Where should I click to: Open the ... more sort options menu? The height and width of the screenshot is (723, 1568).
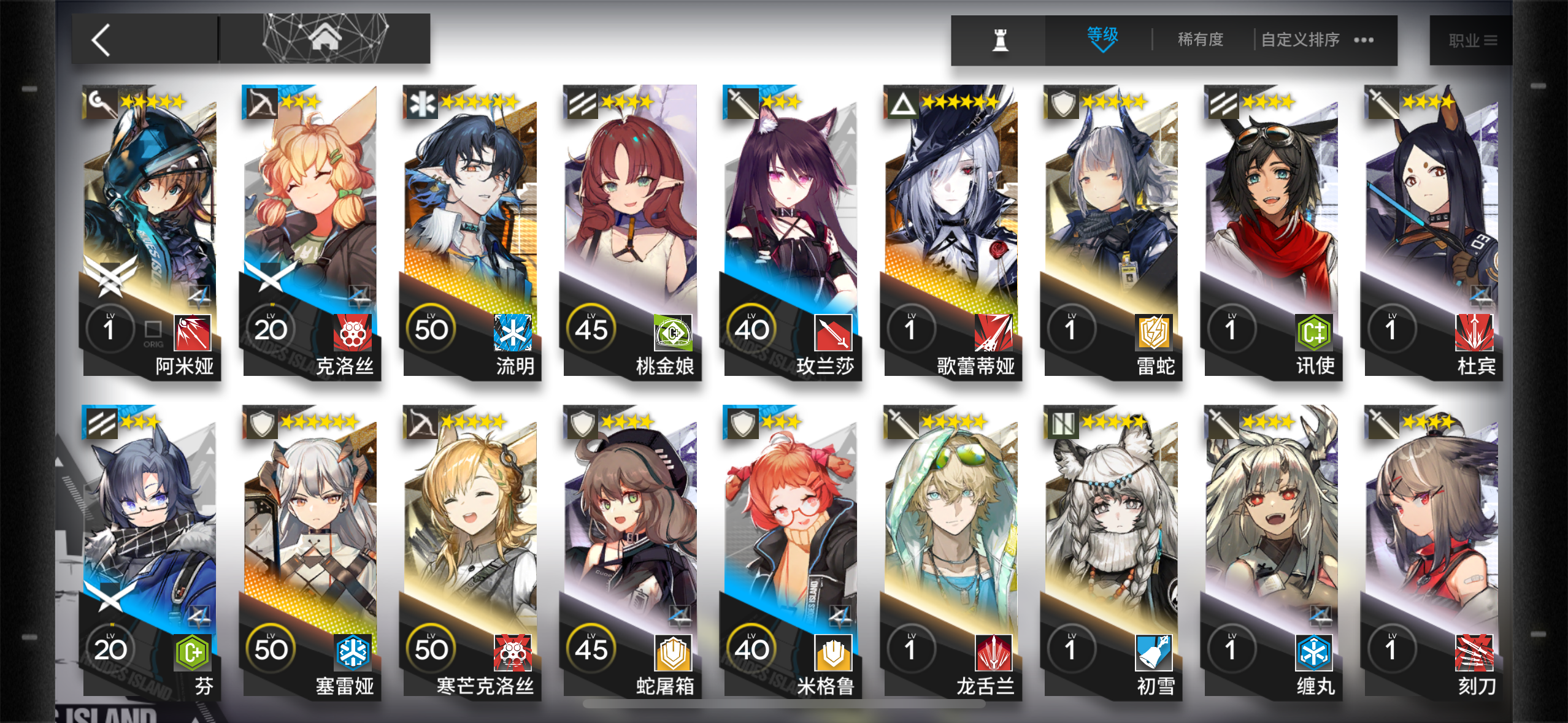(1363, 39)
